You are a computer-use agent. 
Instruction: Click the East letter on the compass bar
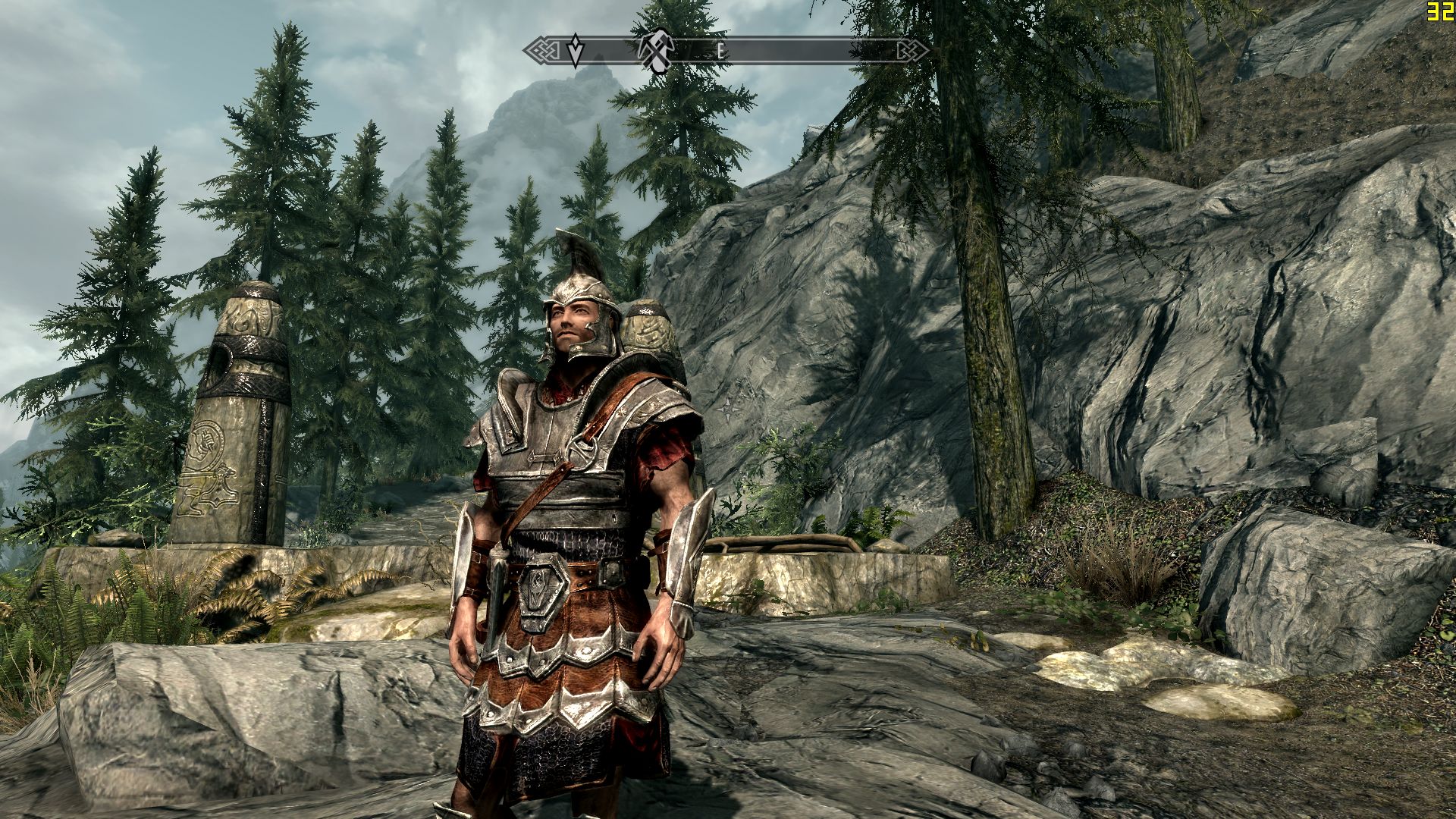pos(720,52)
